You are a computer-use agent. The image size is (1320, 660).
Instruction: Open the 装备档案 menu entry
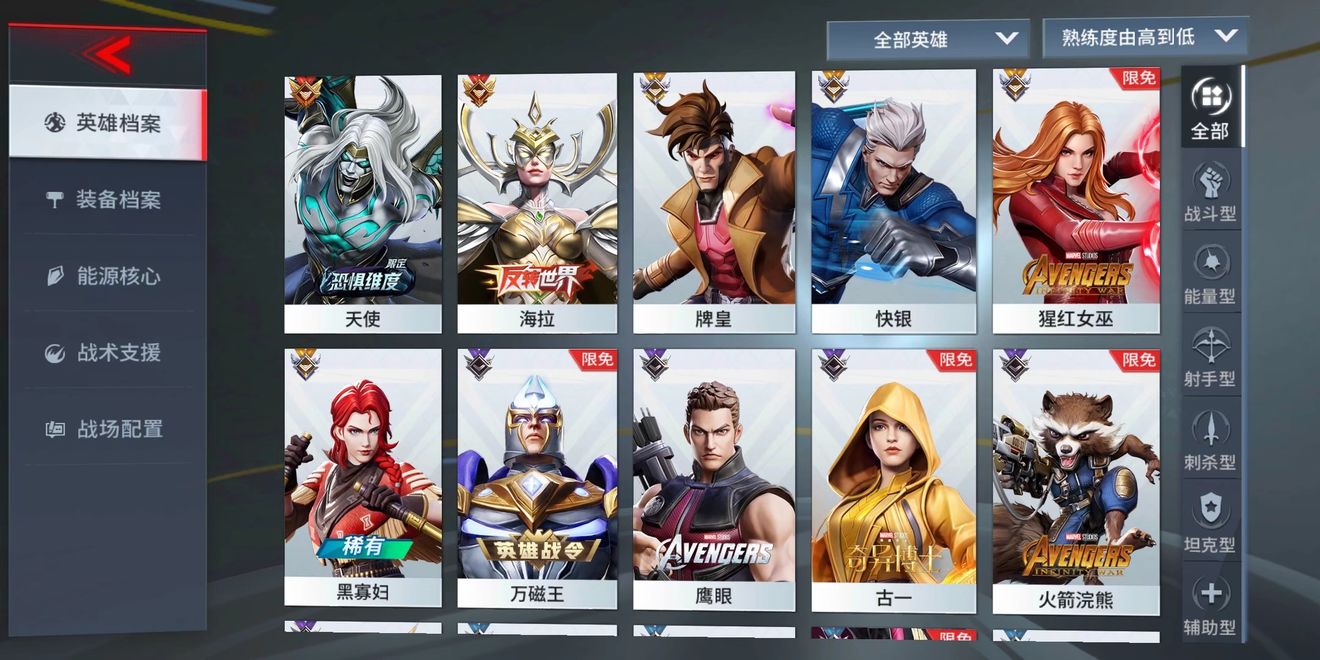(107, 200)
